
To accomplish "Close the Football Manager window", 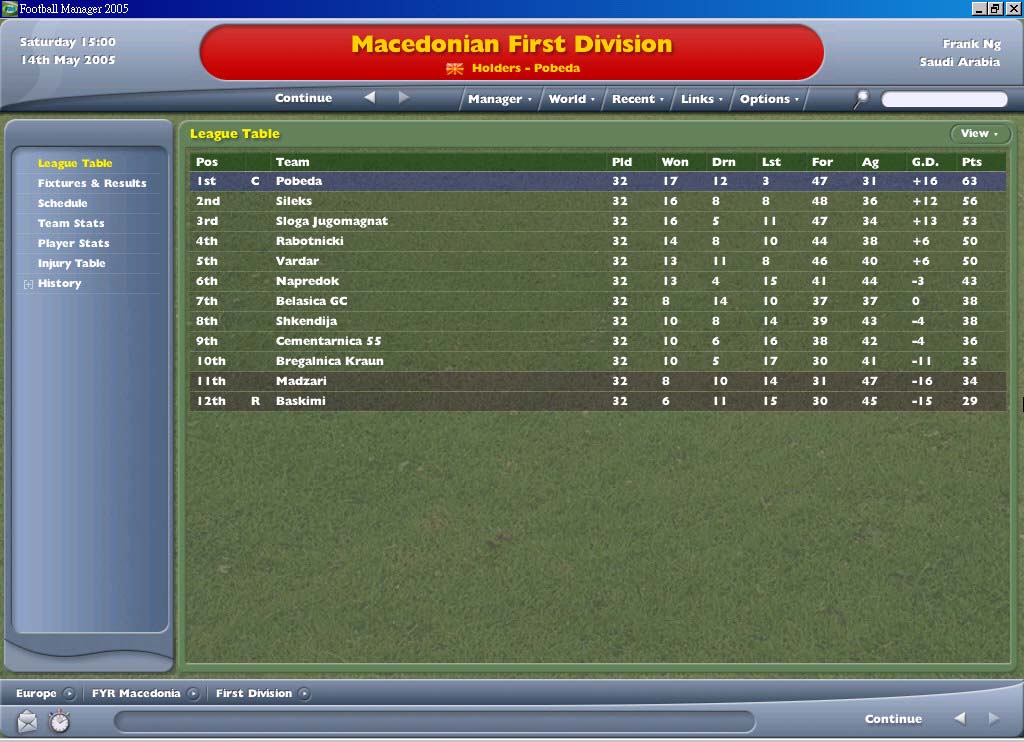I will point(1014,8).
